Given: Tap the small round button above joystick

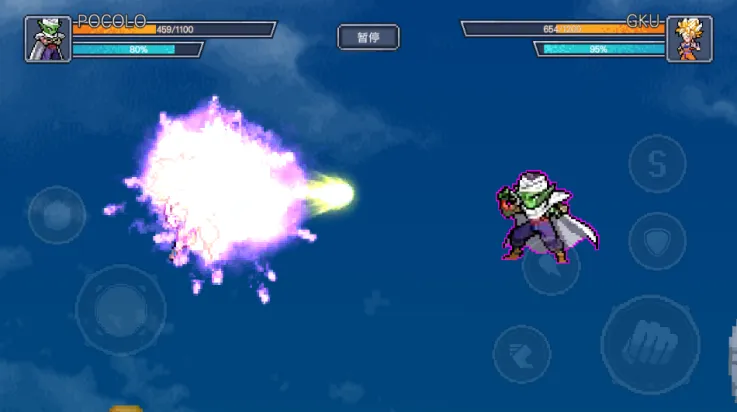Looking at the screenshot, I should (x=57, y=214).
